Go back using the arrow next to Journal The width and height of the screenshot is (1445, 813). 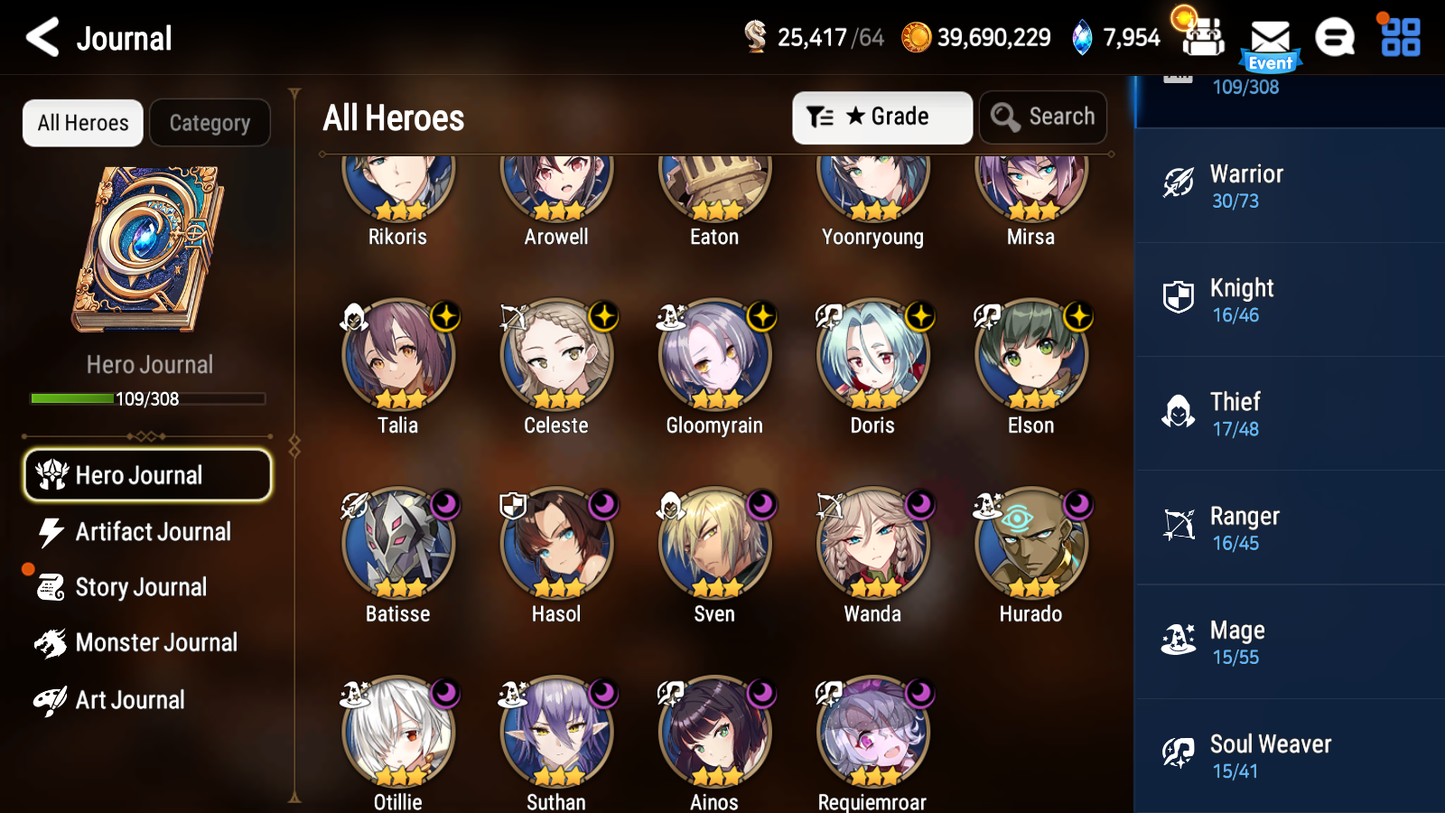[x=40, y=38]
